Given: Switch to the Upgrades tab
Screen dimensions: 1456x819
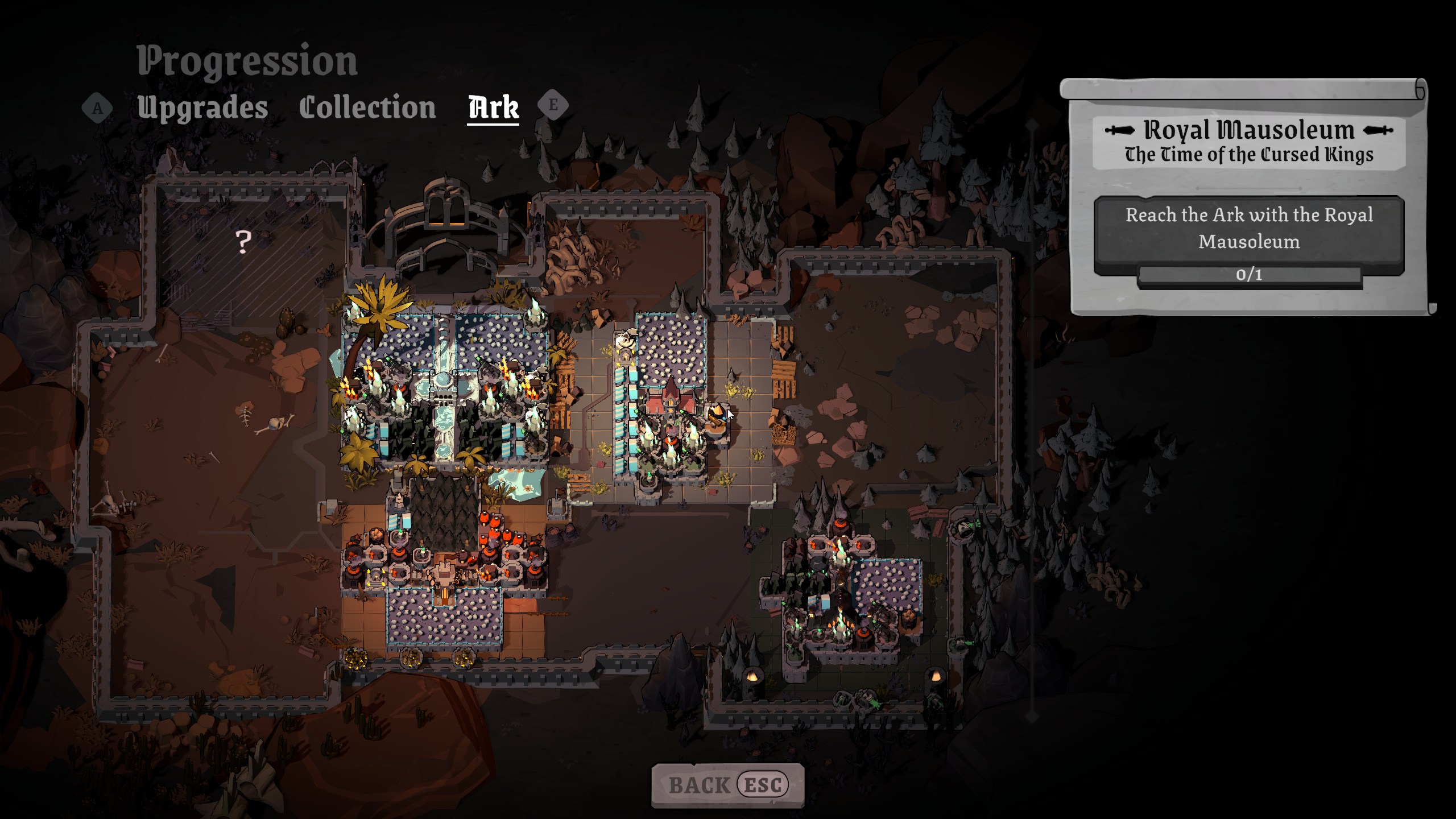Looking at the screenshot, I should (202, 107).
